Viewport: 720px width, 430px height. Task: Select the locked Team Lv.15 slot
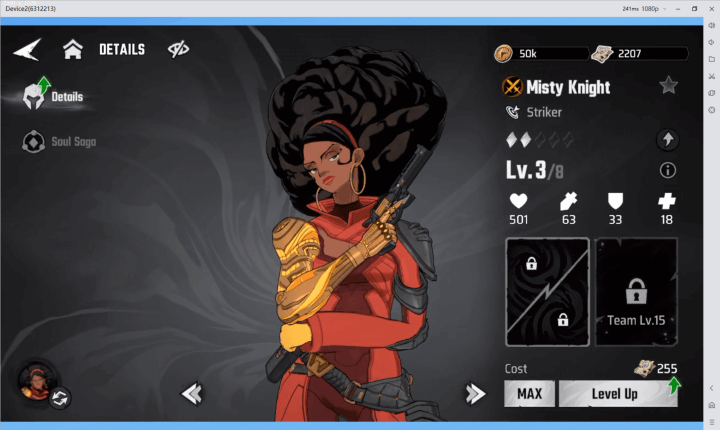pos(636,292)
